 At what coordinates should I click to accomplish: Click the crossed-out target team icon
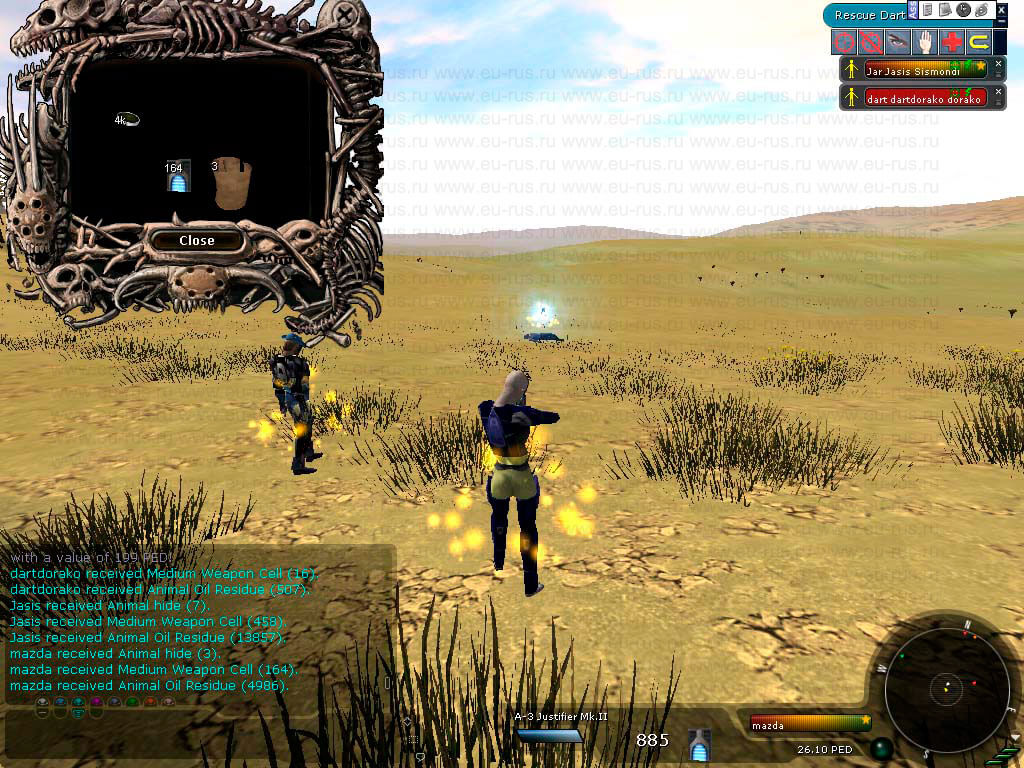(870, 42)
